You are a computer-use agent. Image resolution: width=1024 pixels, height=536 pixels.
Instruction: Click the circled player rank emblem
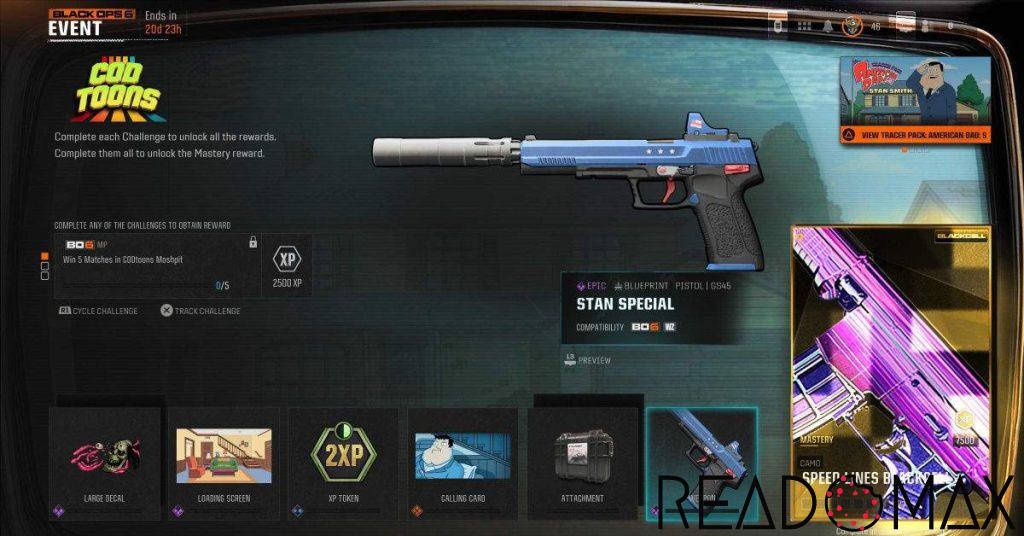tap(853, 25)
